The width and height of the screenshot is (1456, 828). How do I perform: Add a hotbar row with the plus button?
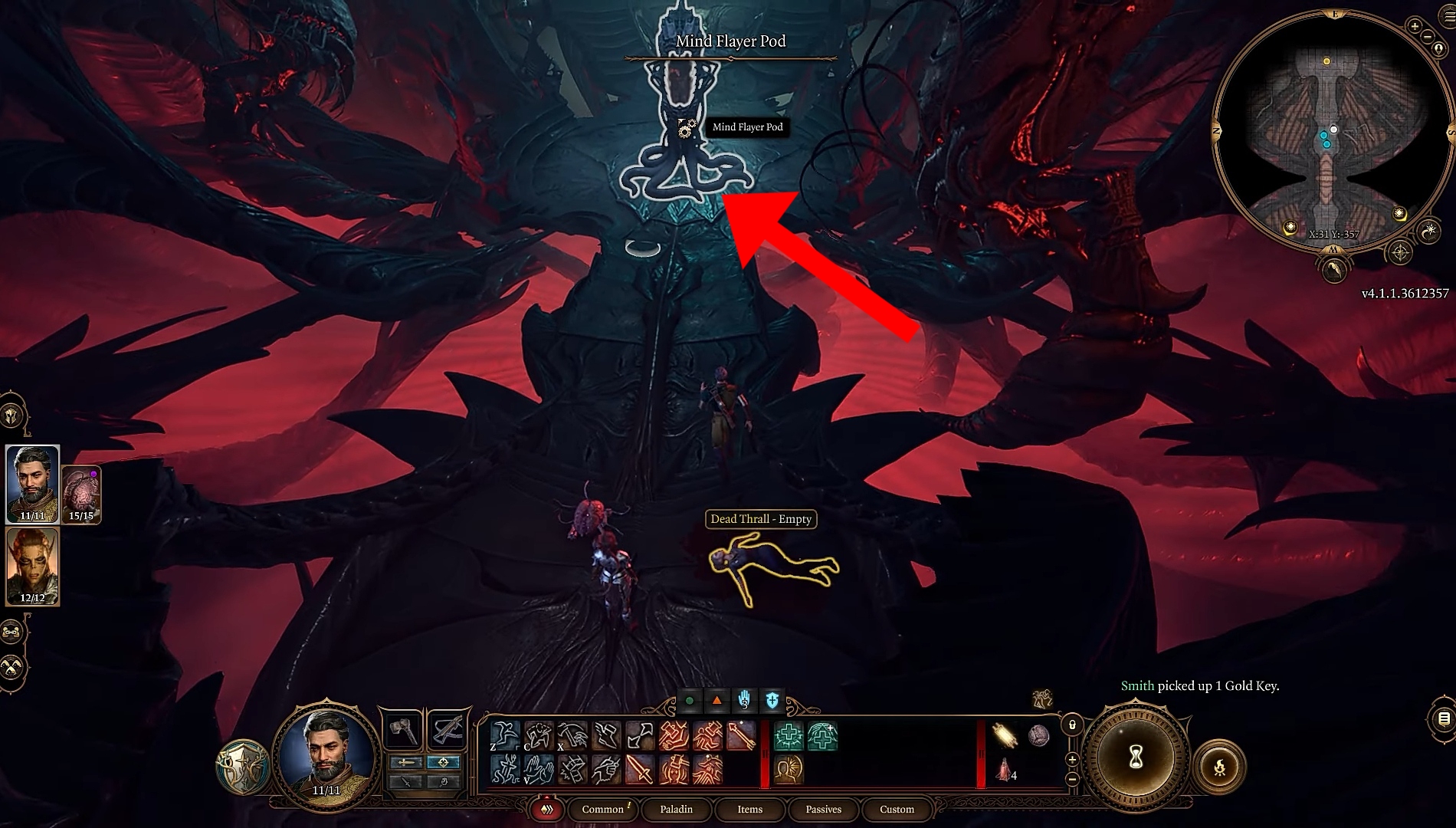point(1072,760)
